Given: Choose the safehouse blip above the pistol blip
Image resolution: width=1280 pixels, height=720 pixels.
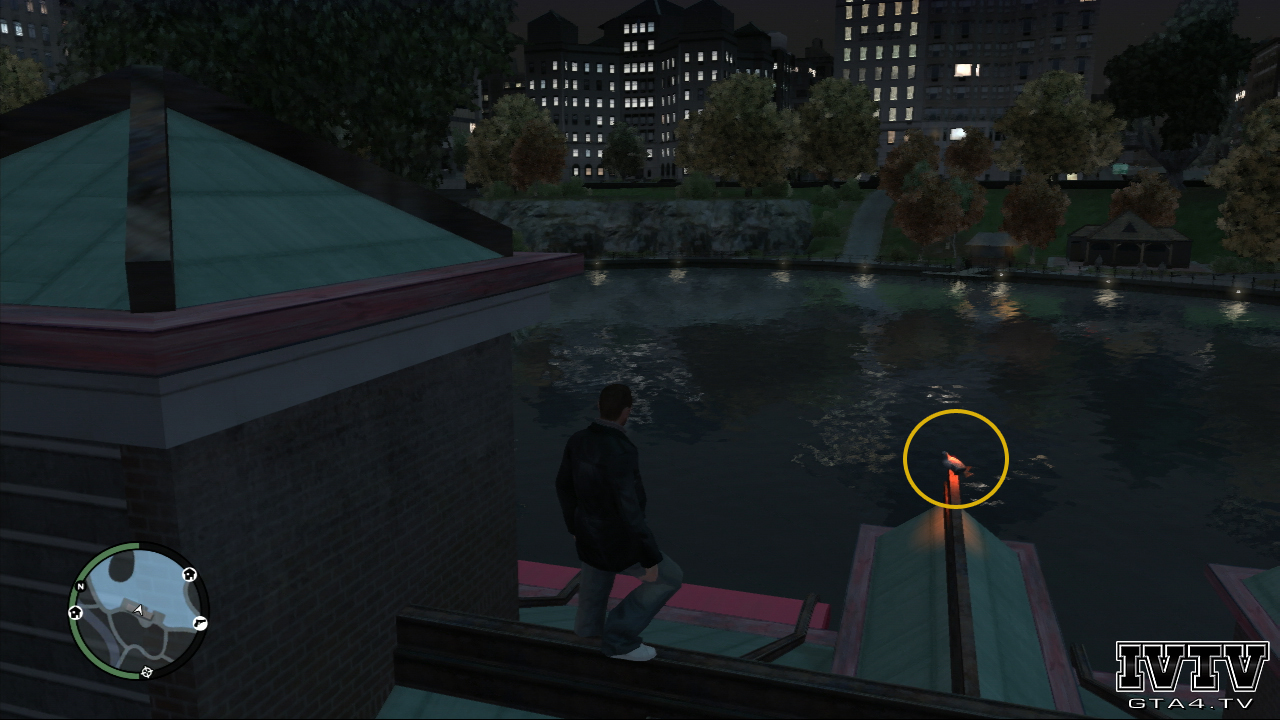Looking at the screenshot, I should click(x=189, y=575).
